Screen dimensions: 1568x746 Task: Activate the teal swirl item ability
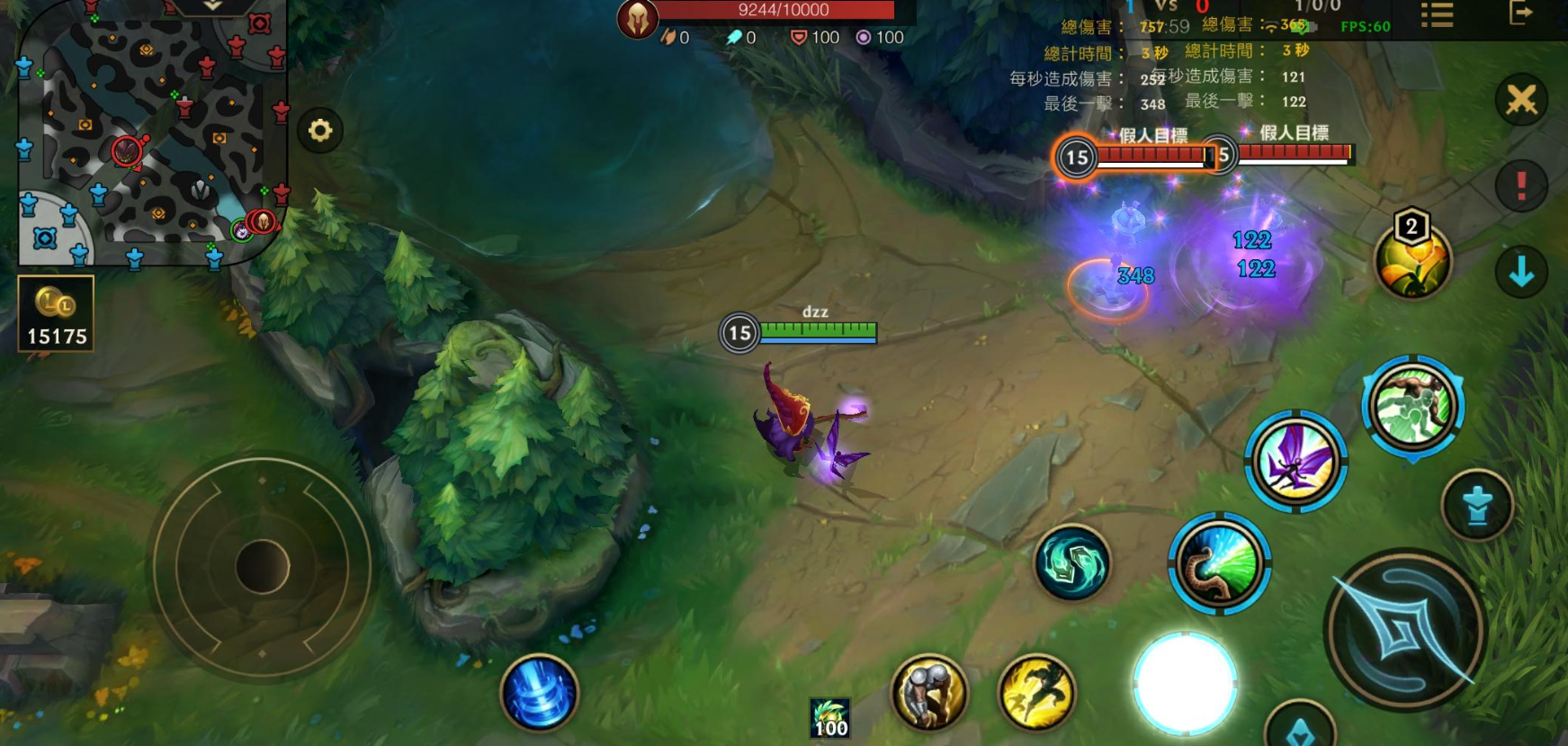(1071, 563)
